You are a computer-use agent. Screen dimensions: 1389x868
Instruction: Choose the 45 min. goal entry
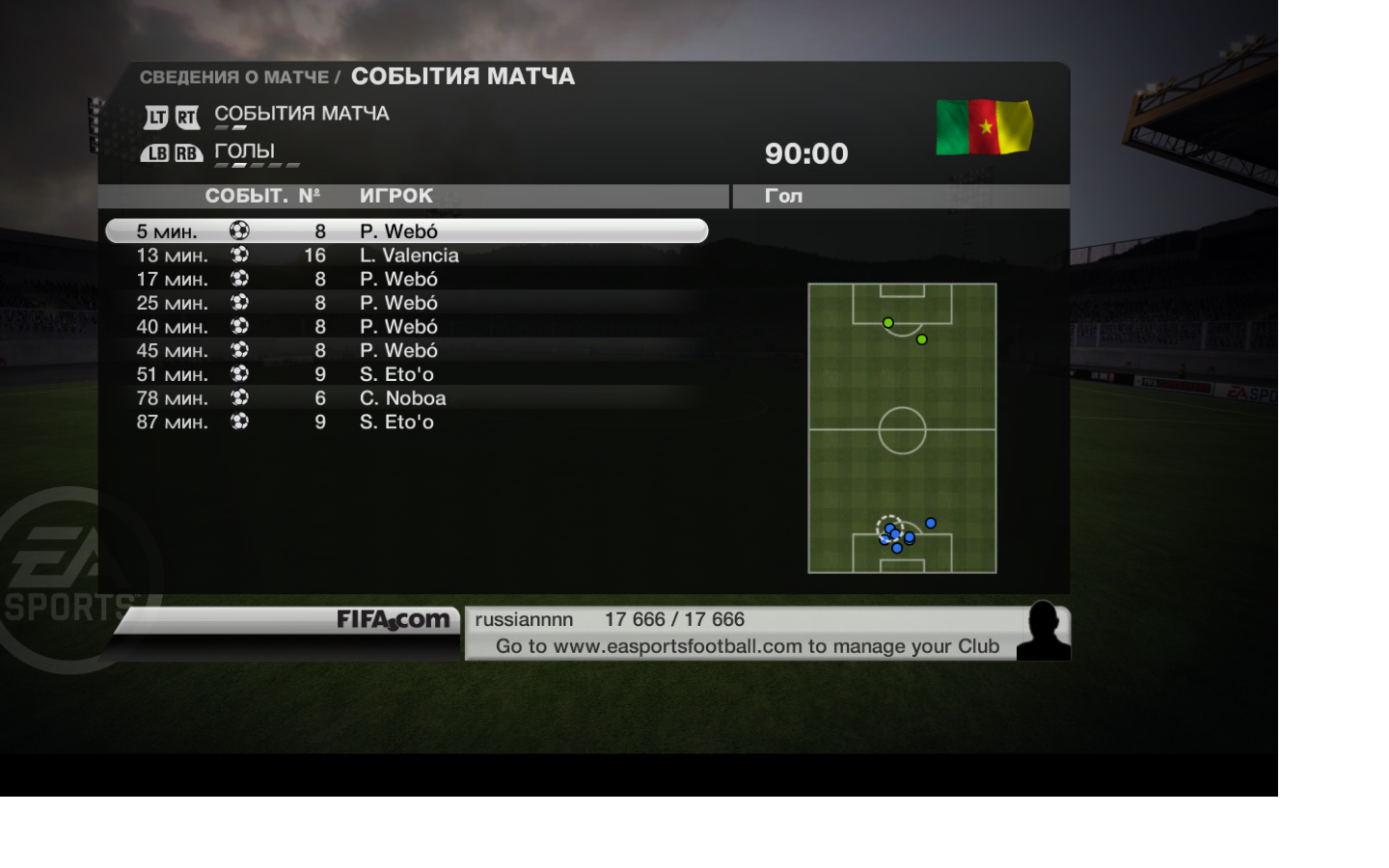(406, 351)
